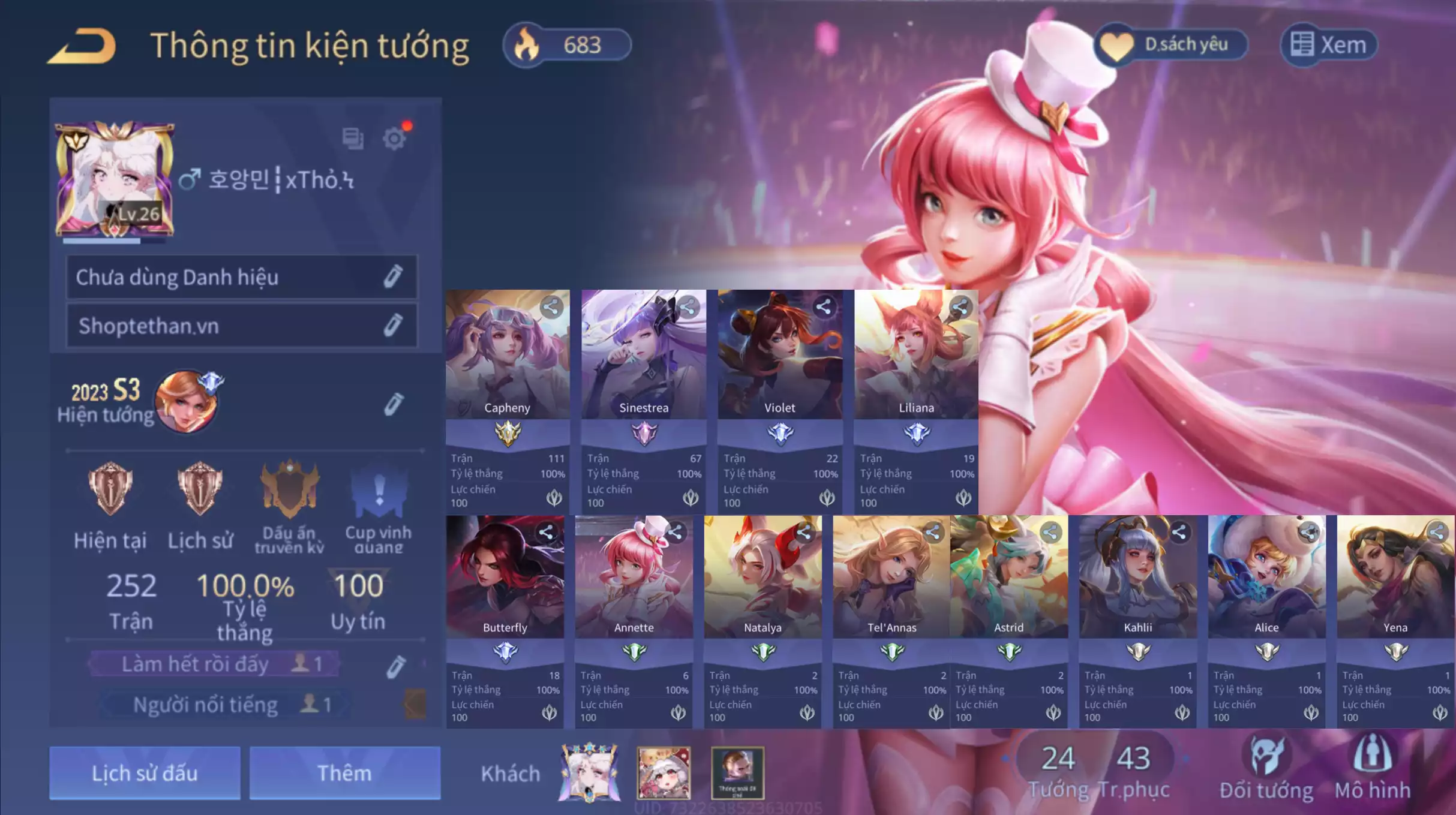This screenshot has height=815, width=1456.
Task: Edit the Chưa dùng Danh hiệu title field
Action: [x=393, y=277]
